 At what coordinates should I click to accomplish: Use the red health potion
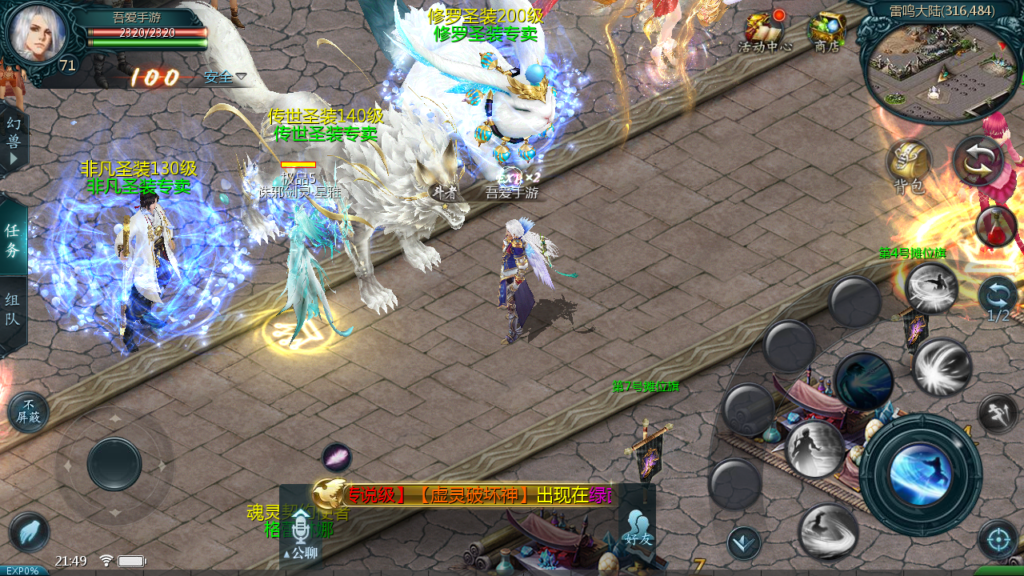pyautogui.click(x=994, y=226)
